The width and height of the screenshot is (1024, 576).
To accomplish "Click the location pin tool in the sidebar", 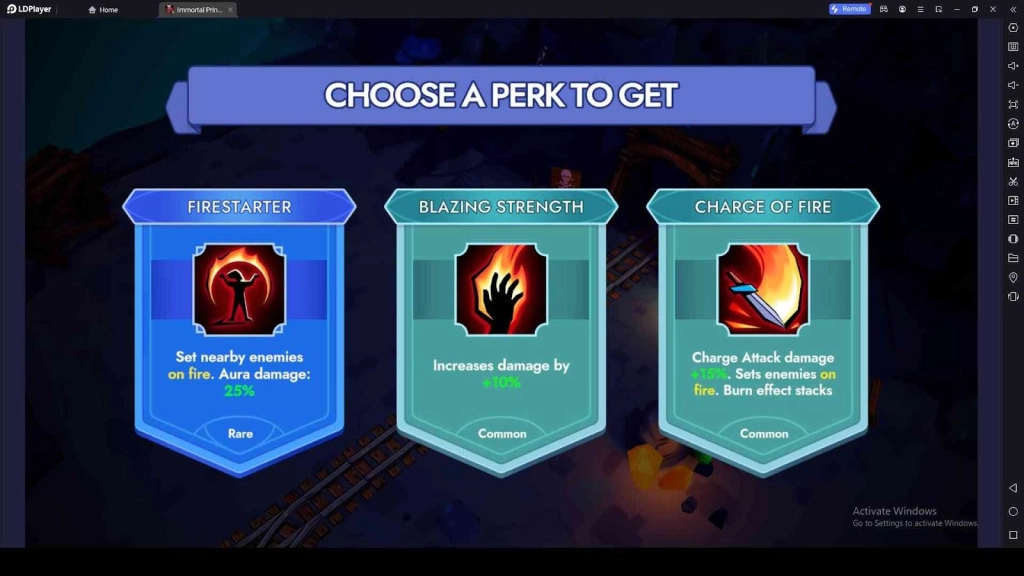I will tap(1013, 277).
